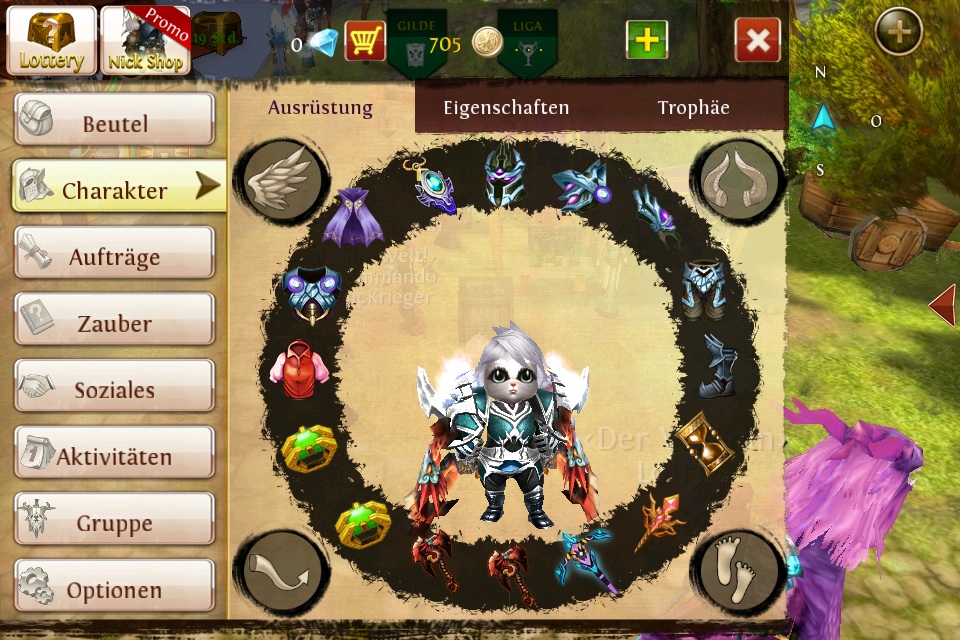
Task: Open the Soziales menu
Action: (114, 389)
